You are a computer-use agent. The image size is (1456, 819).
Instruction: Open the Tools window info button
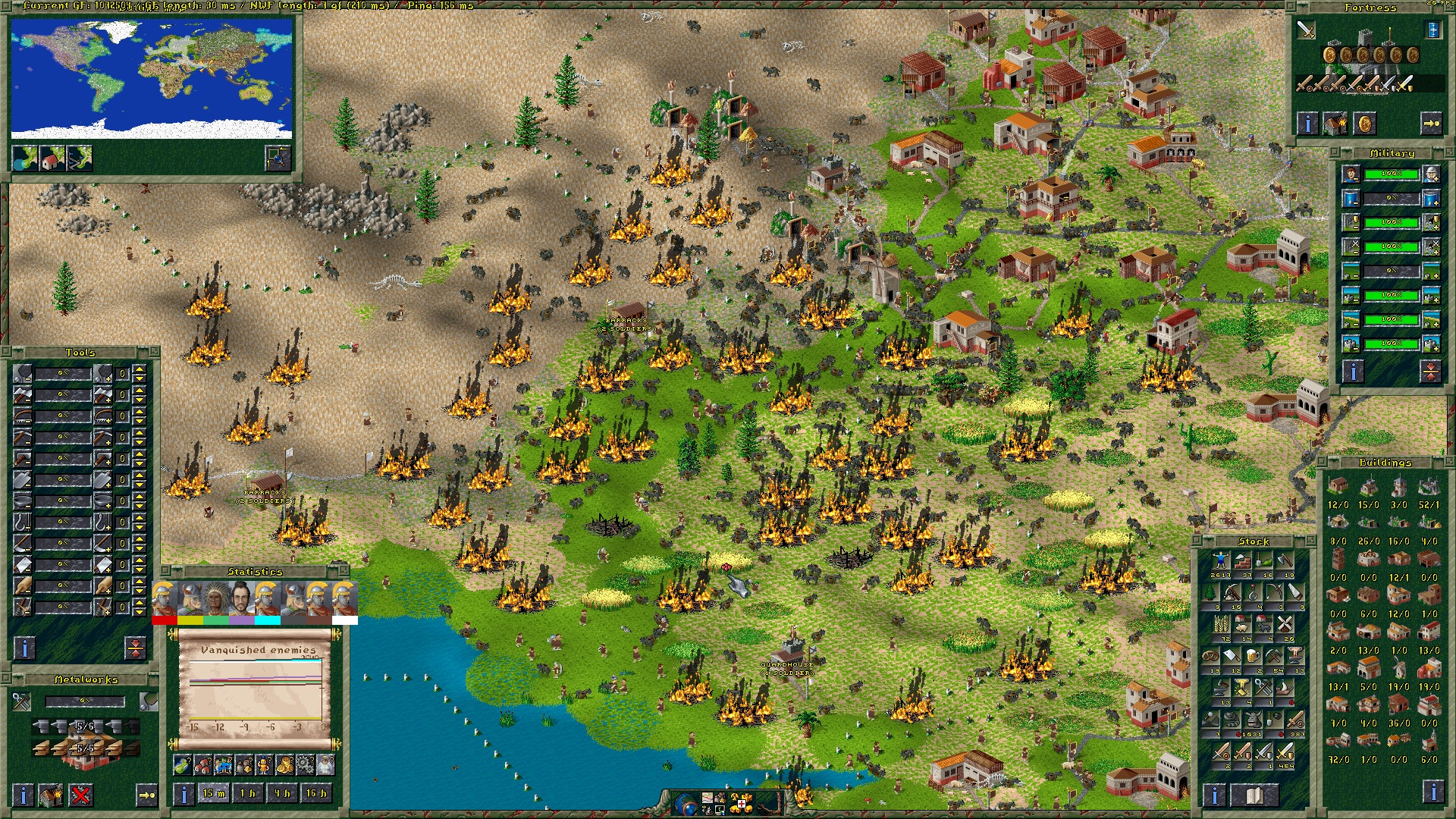(24, 648)
